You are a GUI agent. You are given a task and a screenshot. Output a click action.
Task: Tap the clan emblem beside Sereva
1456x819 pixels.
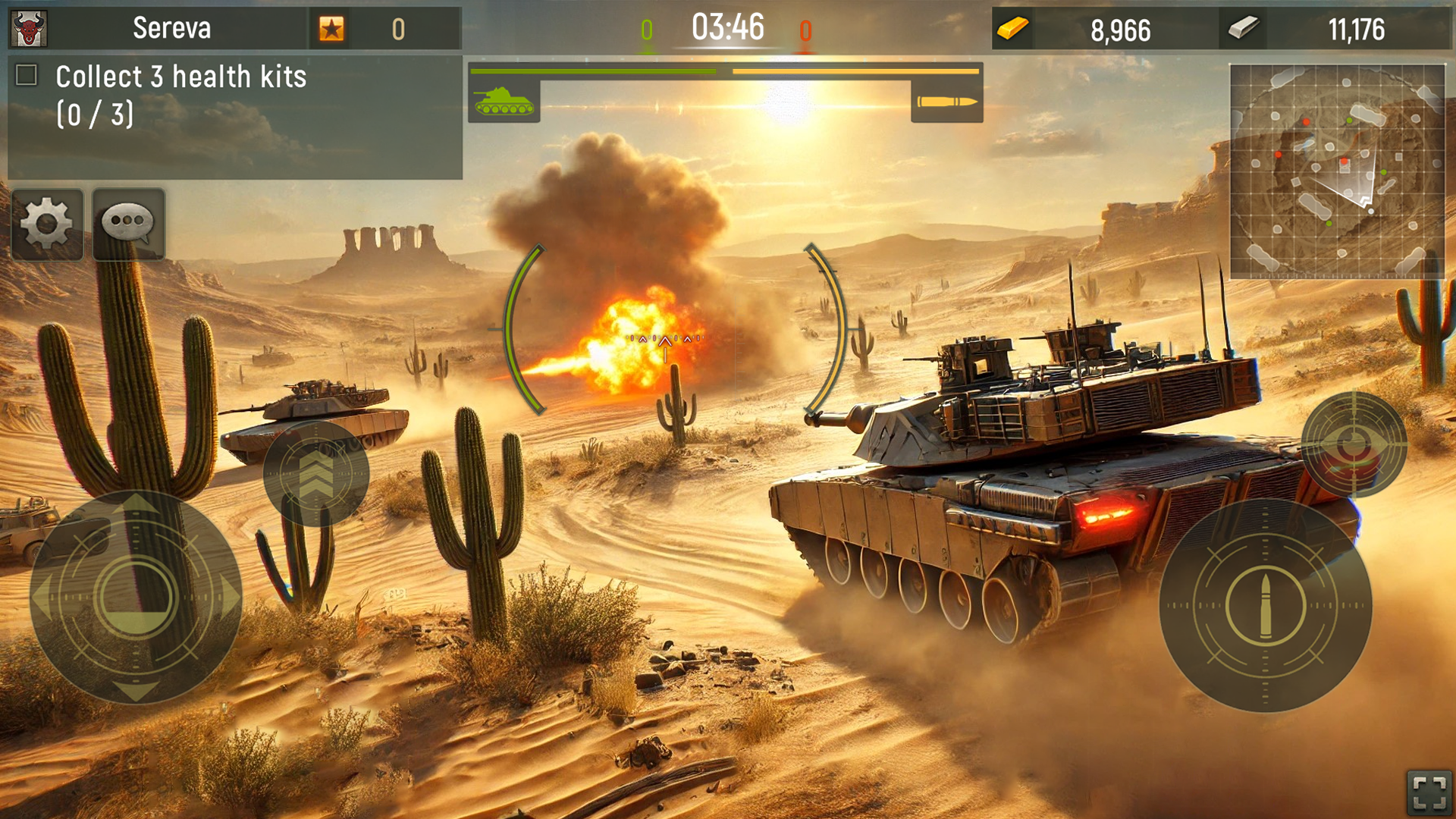coord(27,27)
